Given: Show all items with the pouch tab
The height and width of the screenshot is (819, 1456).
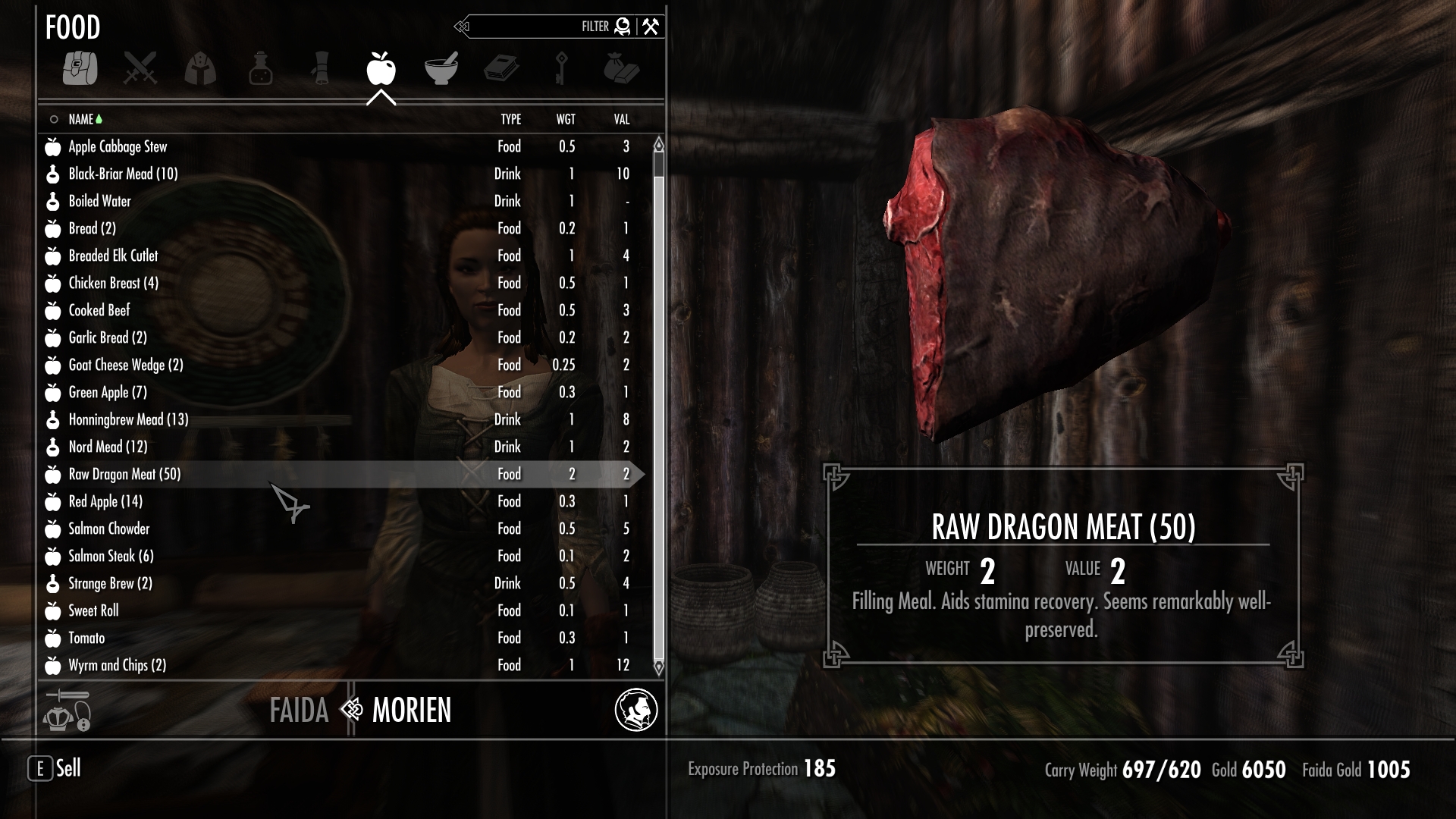Looking at the screenshot, I should pos(80,68).
